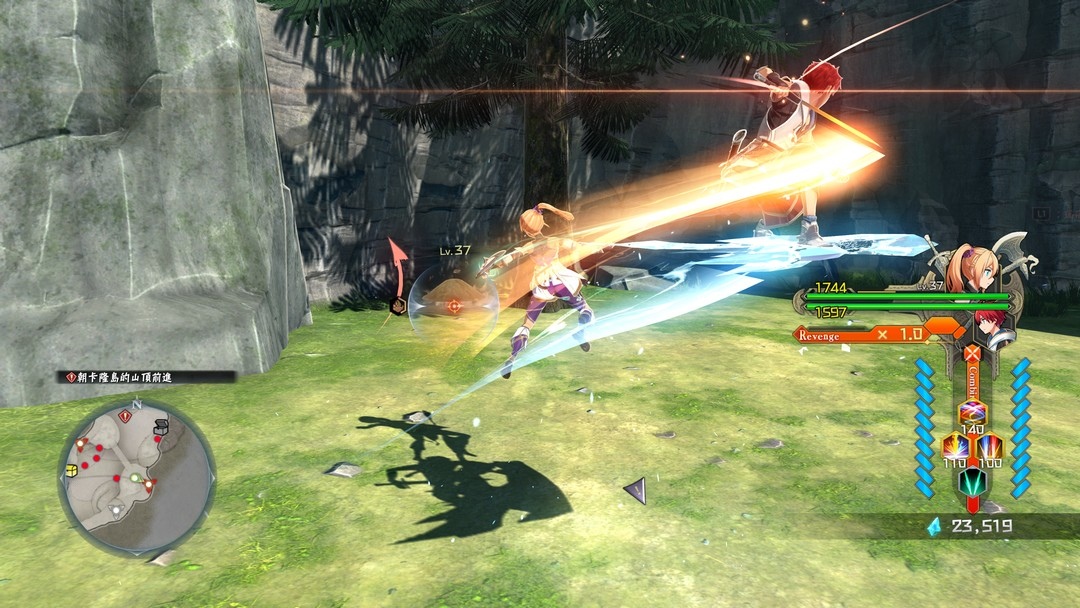
Task: Click the orange Combi X icon
Action: [x=971, y=352]
